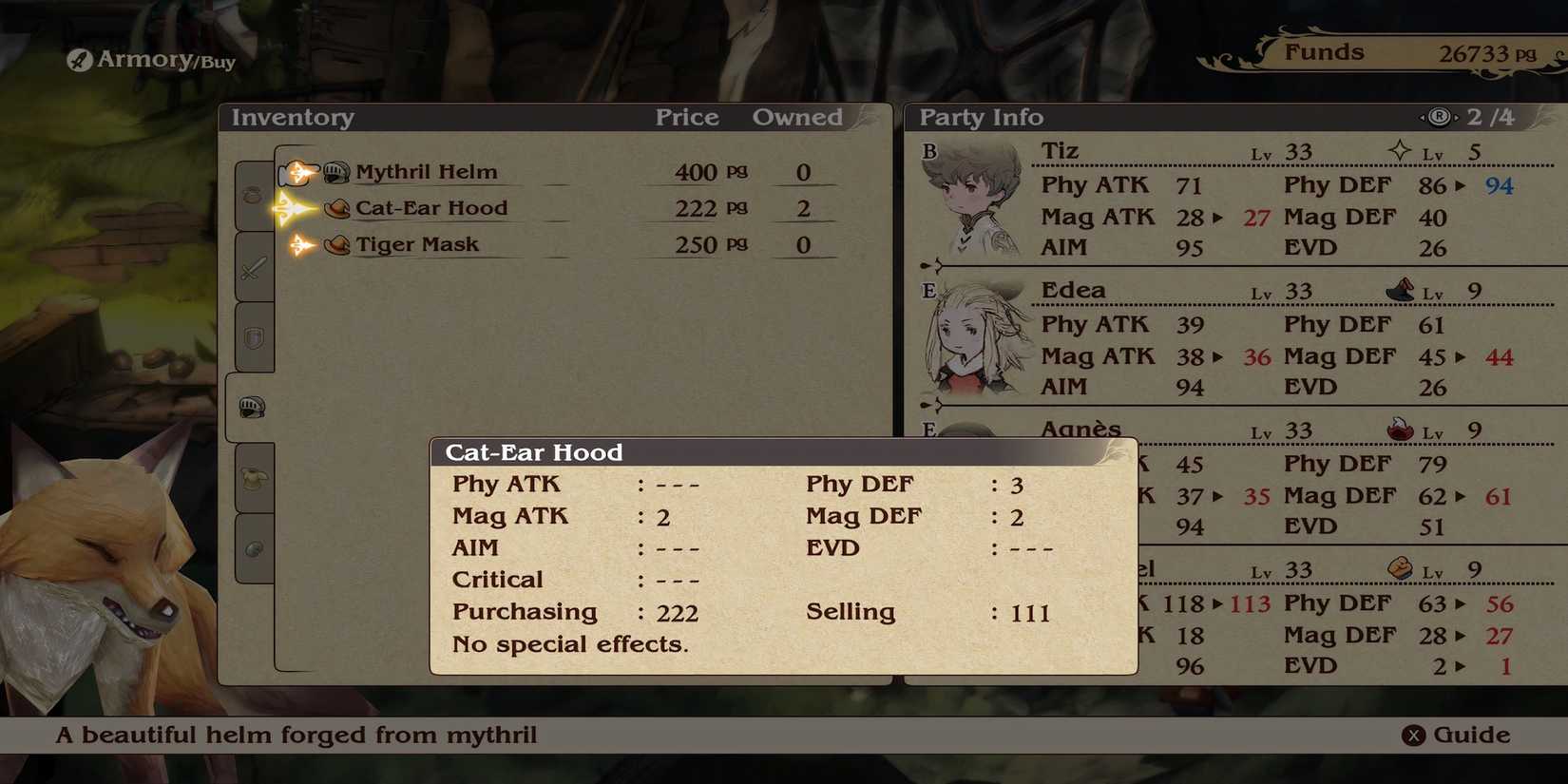The width and height of the screenshot is (1568, 784).
Task: Click the R button page indicator
Action: [1441, 116]
